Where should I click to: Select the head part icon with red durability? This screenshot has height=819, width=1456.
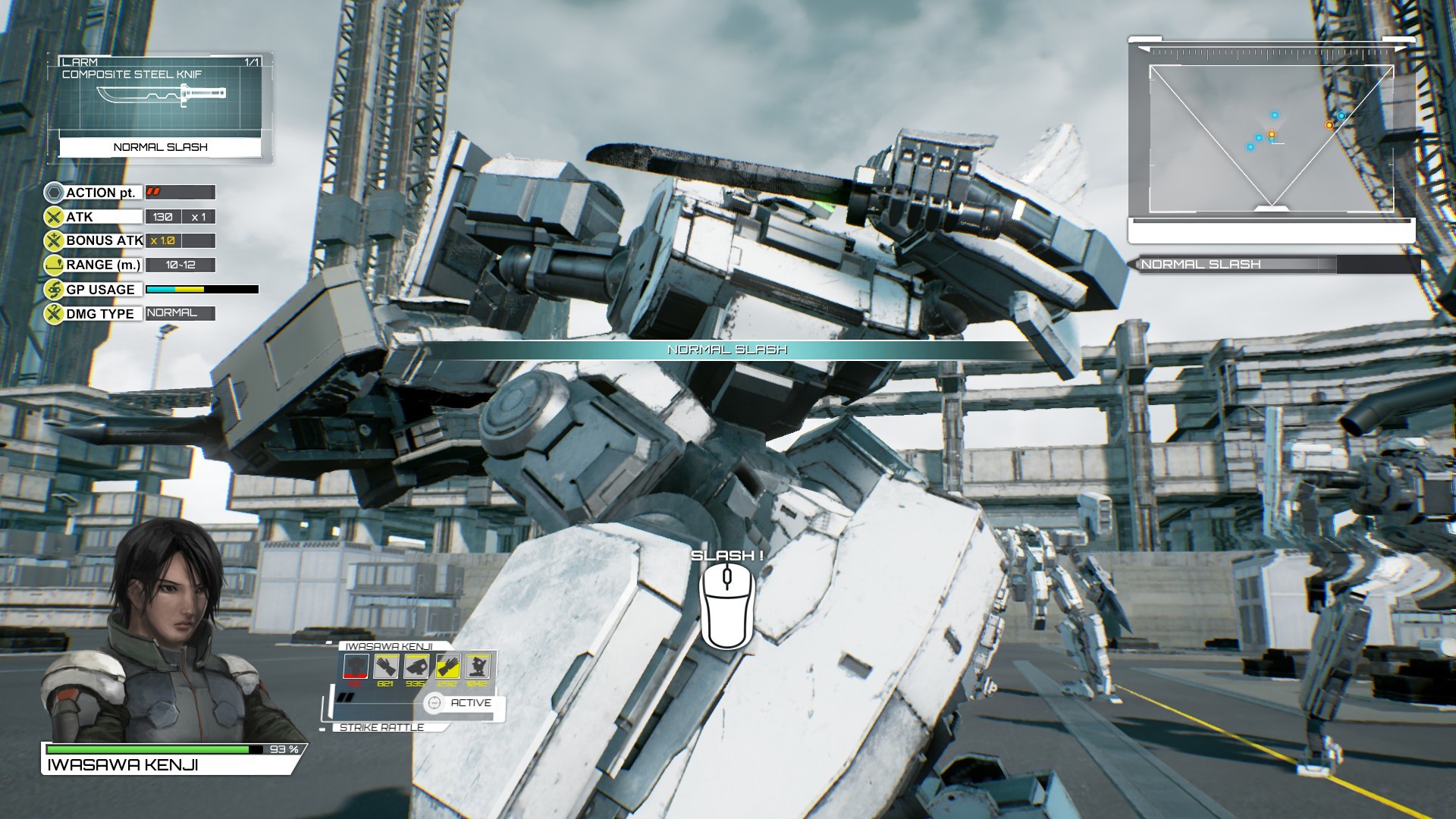(x=355, y=666)
